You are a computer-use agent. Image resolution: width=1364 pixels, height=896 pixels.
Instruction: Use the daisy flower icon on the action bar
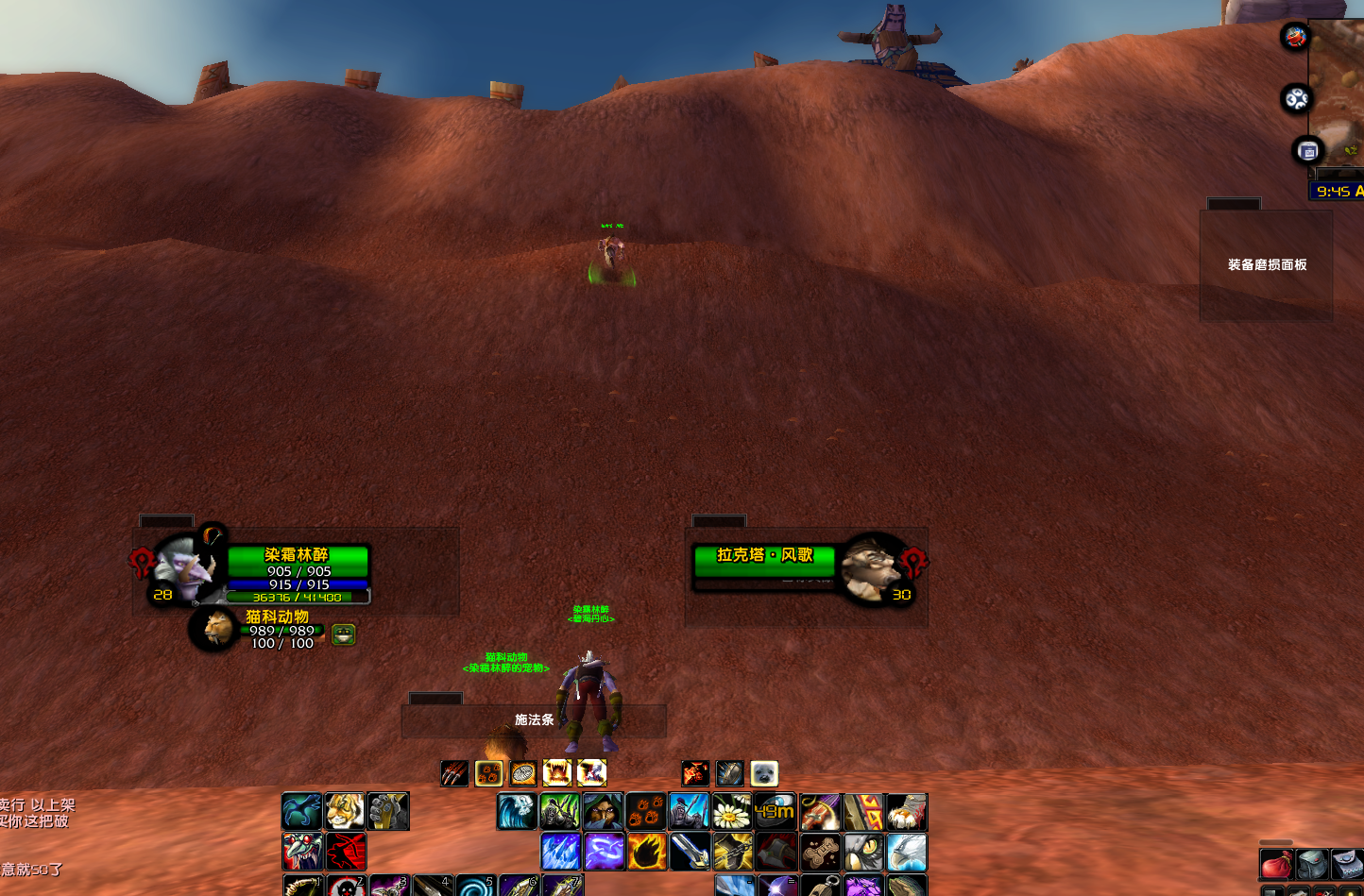[x=731, y=812]
